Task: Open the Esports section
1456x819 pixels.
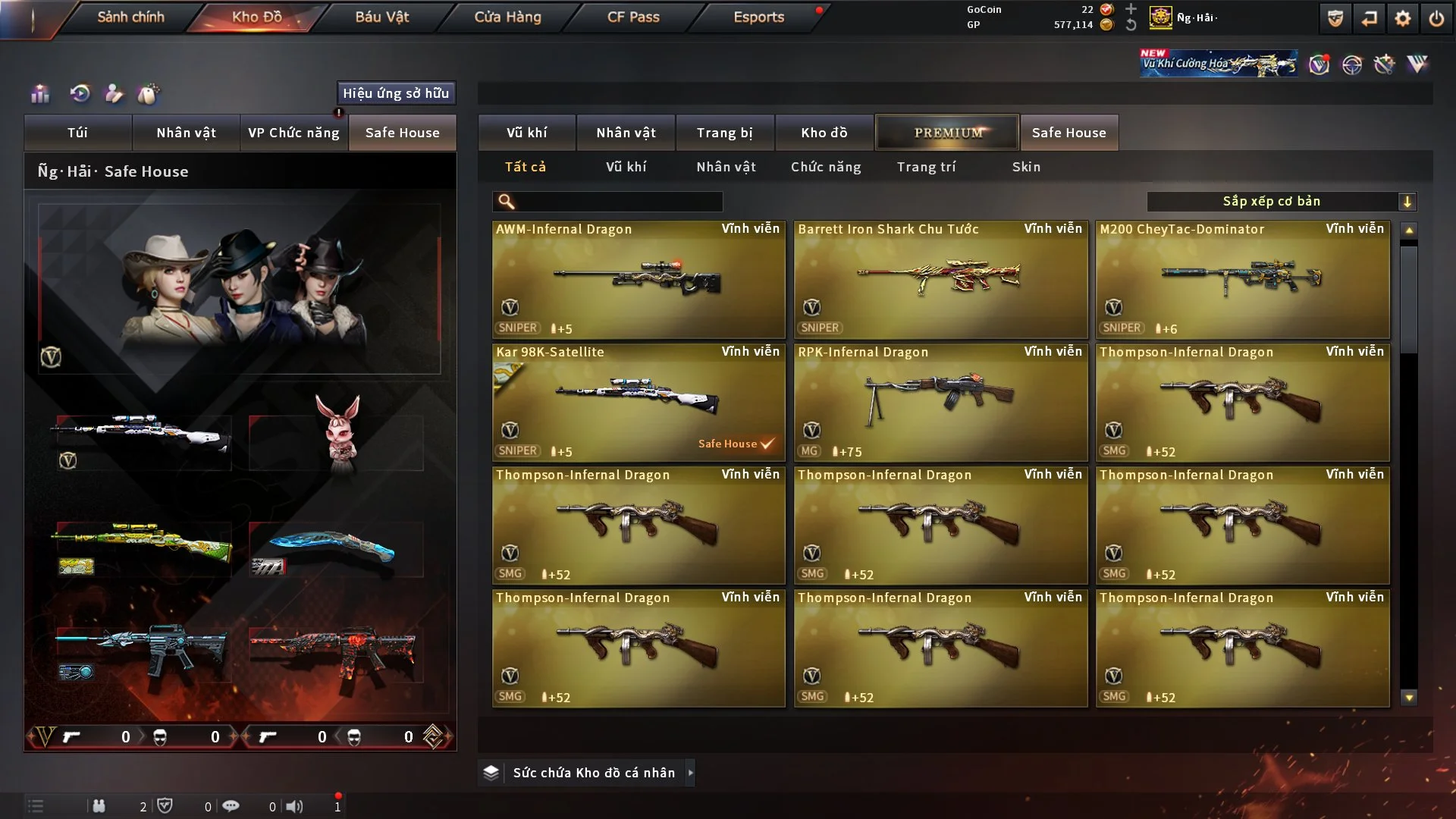Action: point(758,17)
